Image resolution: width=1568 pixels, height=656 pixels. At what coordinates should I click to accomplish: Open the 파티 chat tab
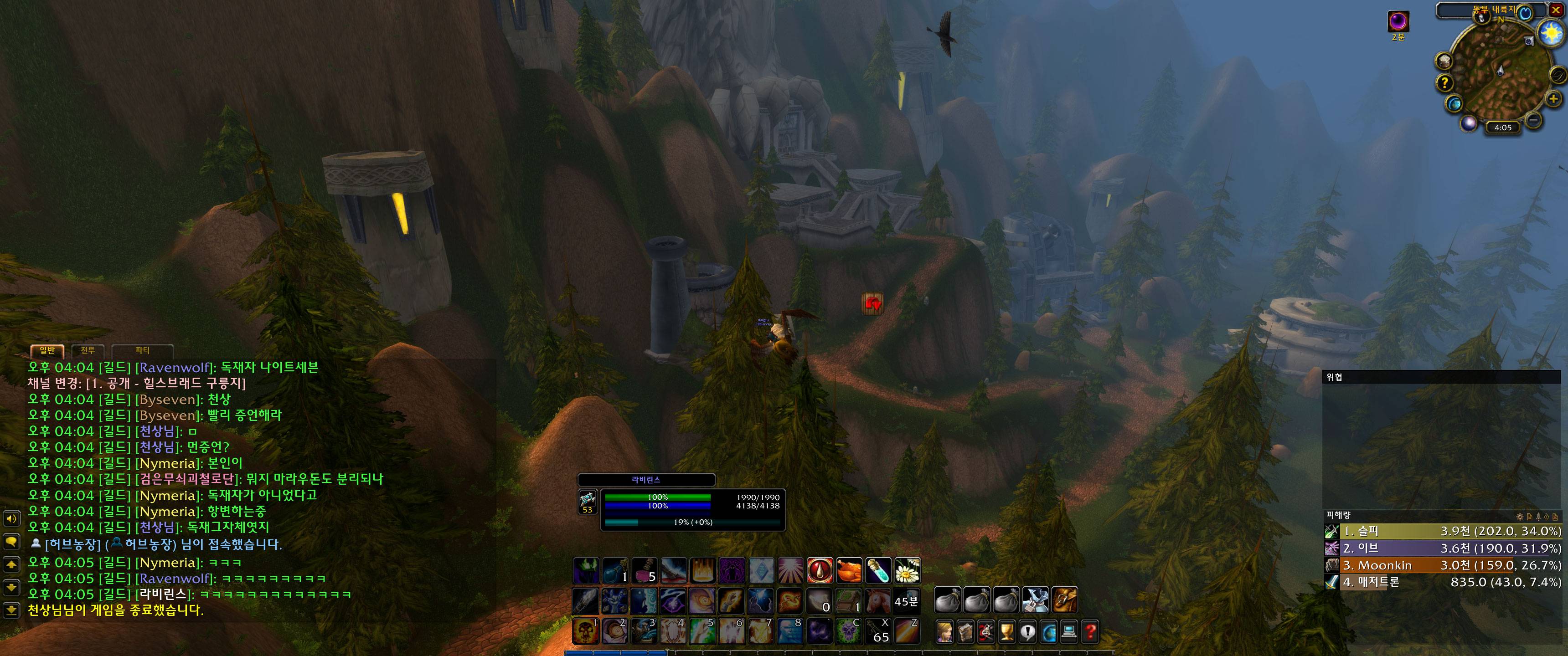142,350
